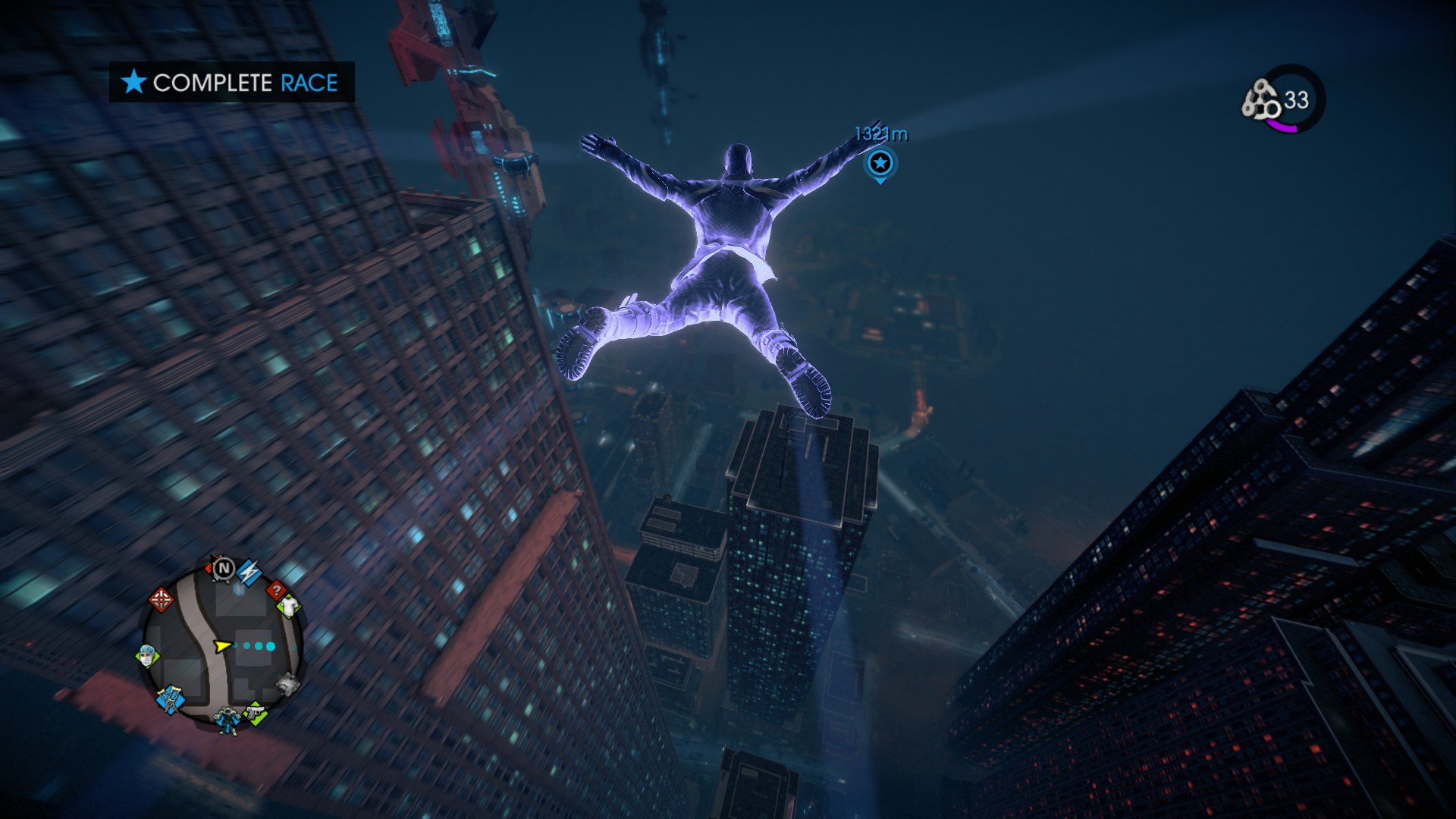This screenshot has height=819, width=1456.
Task: Click the surgeon face marker on minimap
Action: click(x=147, y=654)
